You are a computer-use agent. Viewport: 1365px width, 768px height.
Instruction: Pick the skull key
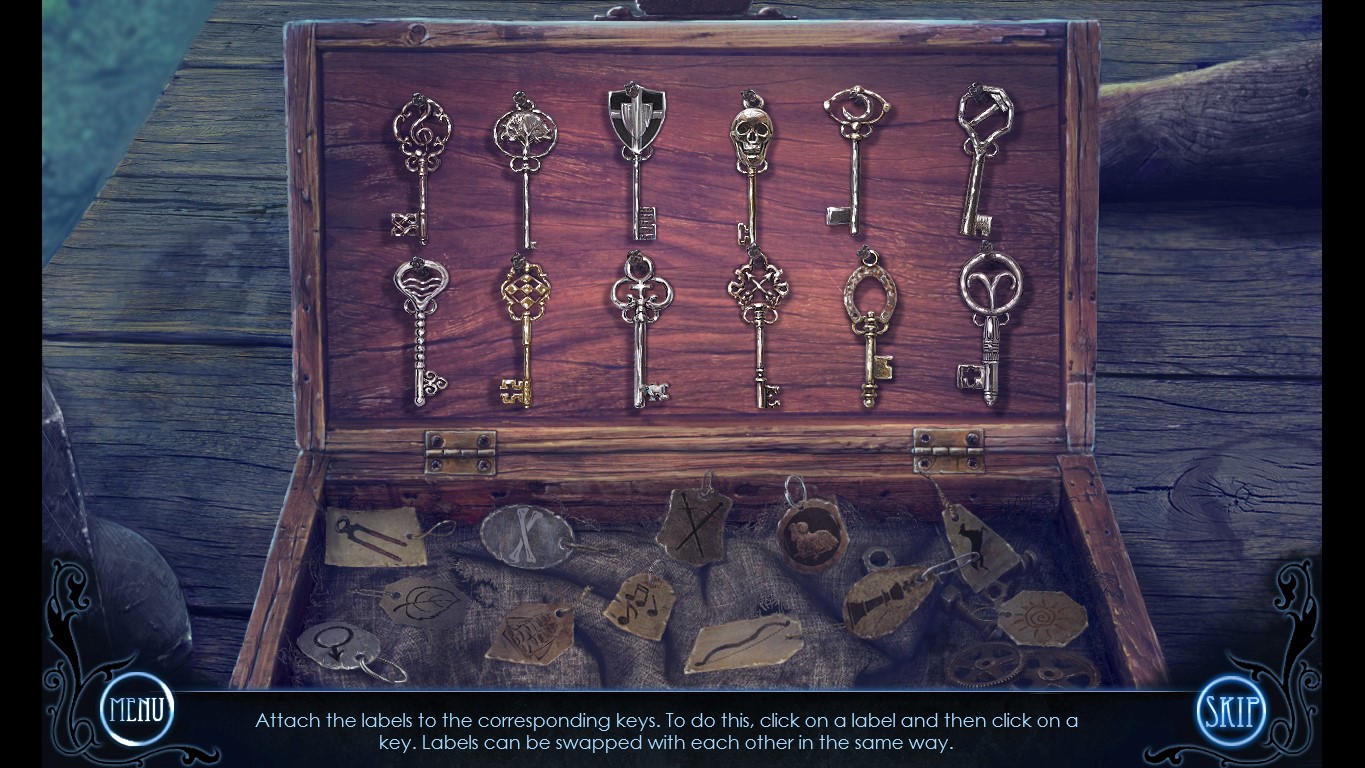coord(751,165)
